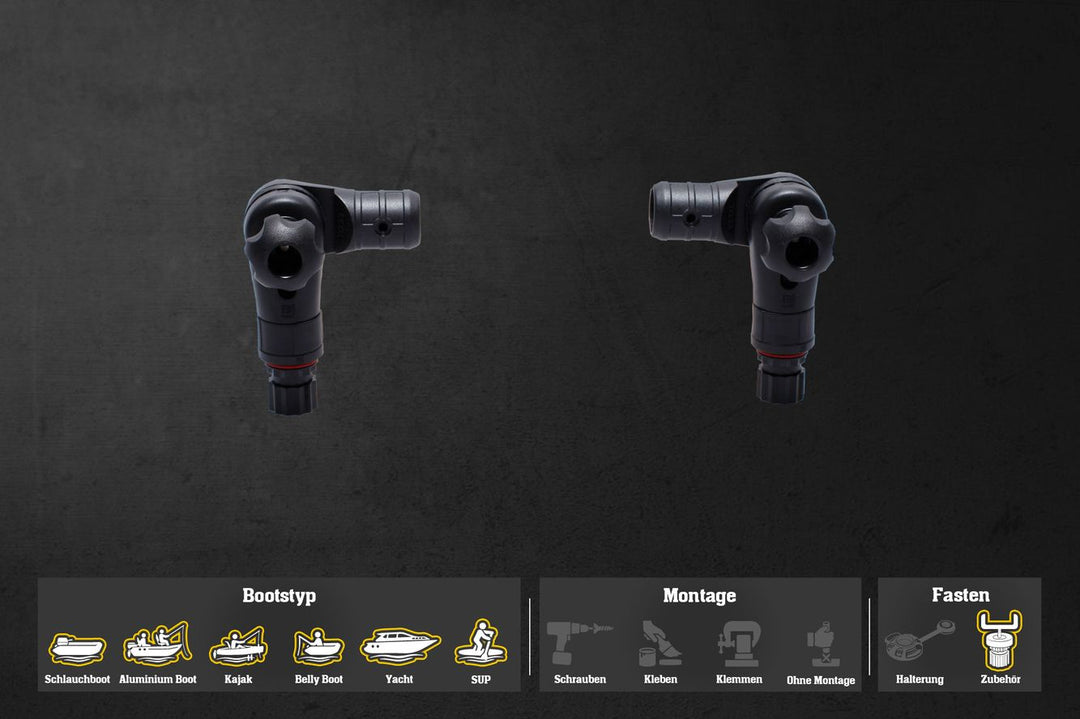Select the Belly Boot icon
The height and width of the screenshot is (719, 1080).
point(318,647)
